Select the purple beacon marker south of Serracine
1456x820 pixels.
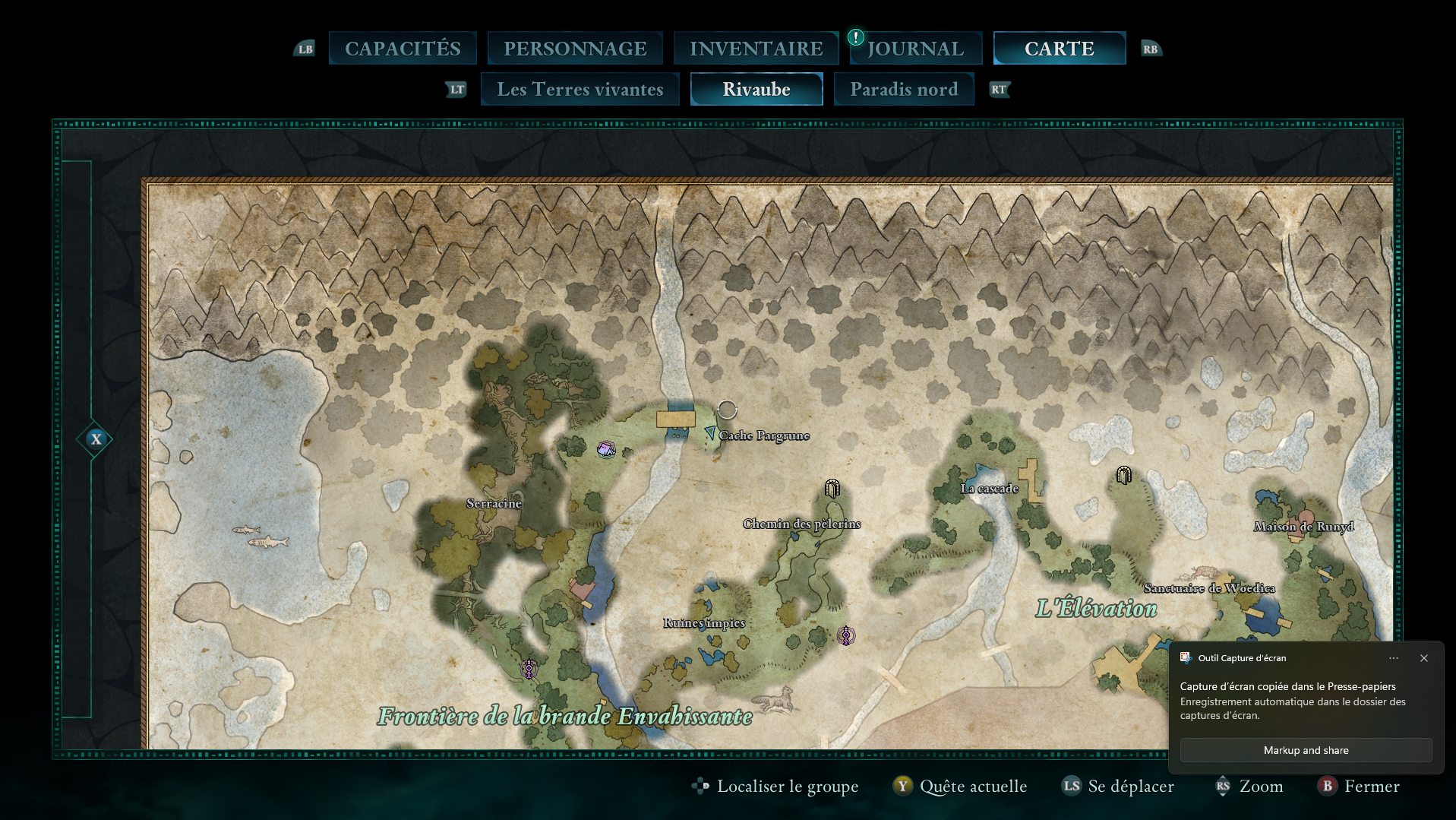529,669
